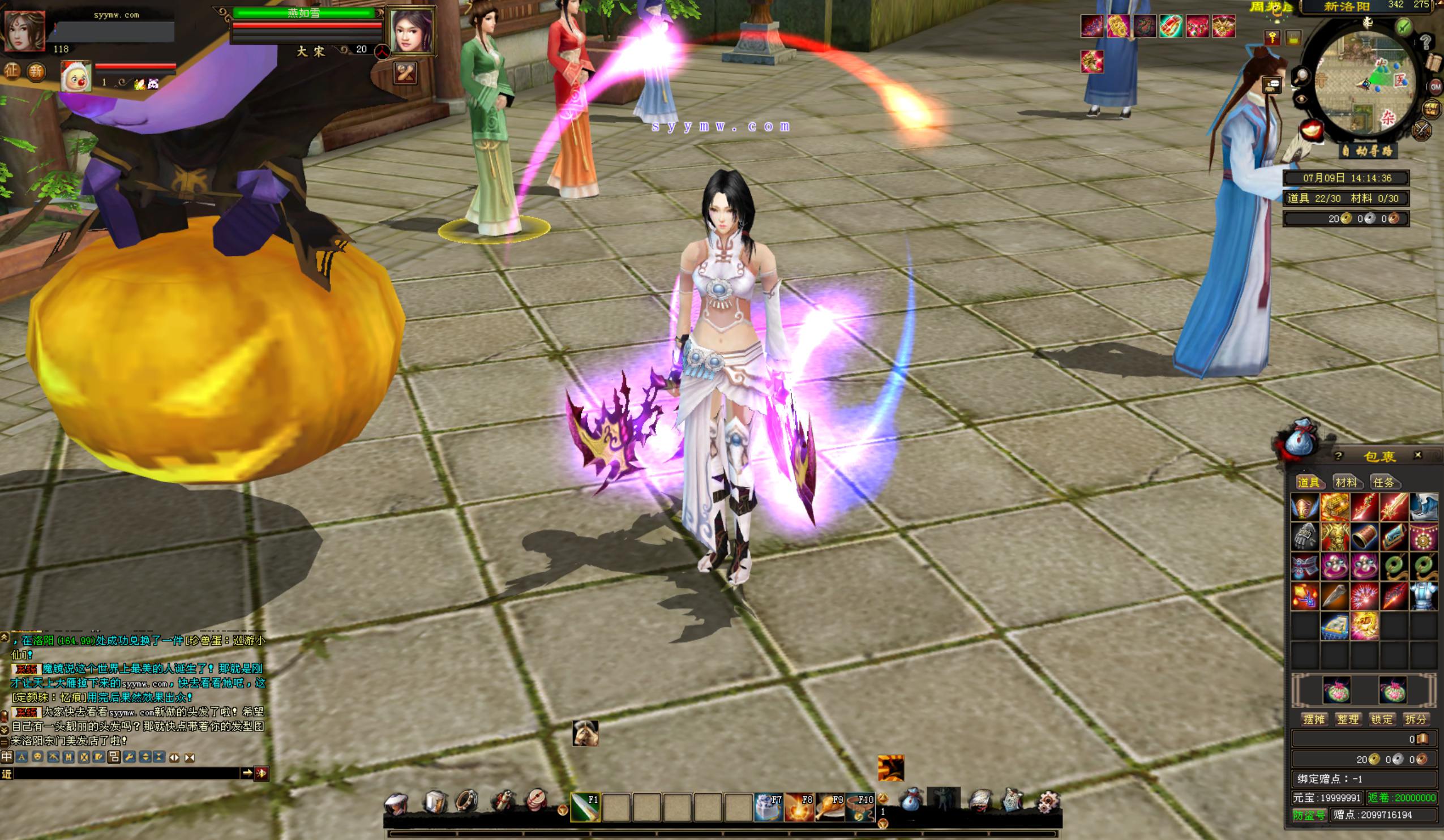
Task: Open the 任务 quest items tab
Action: [1383, 482]
